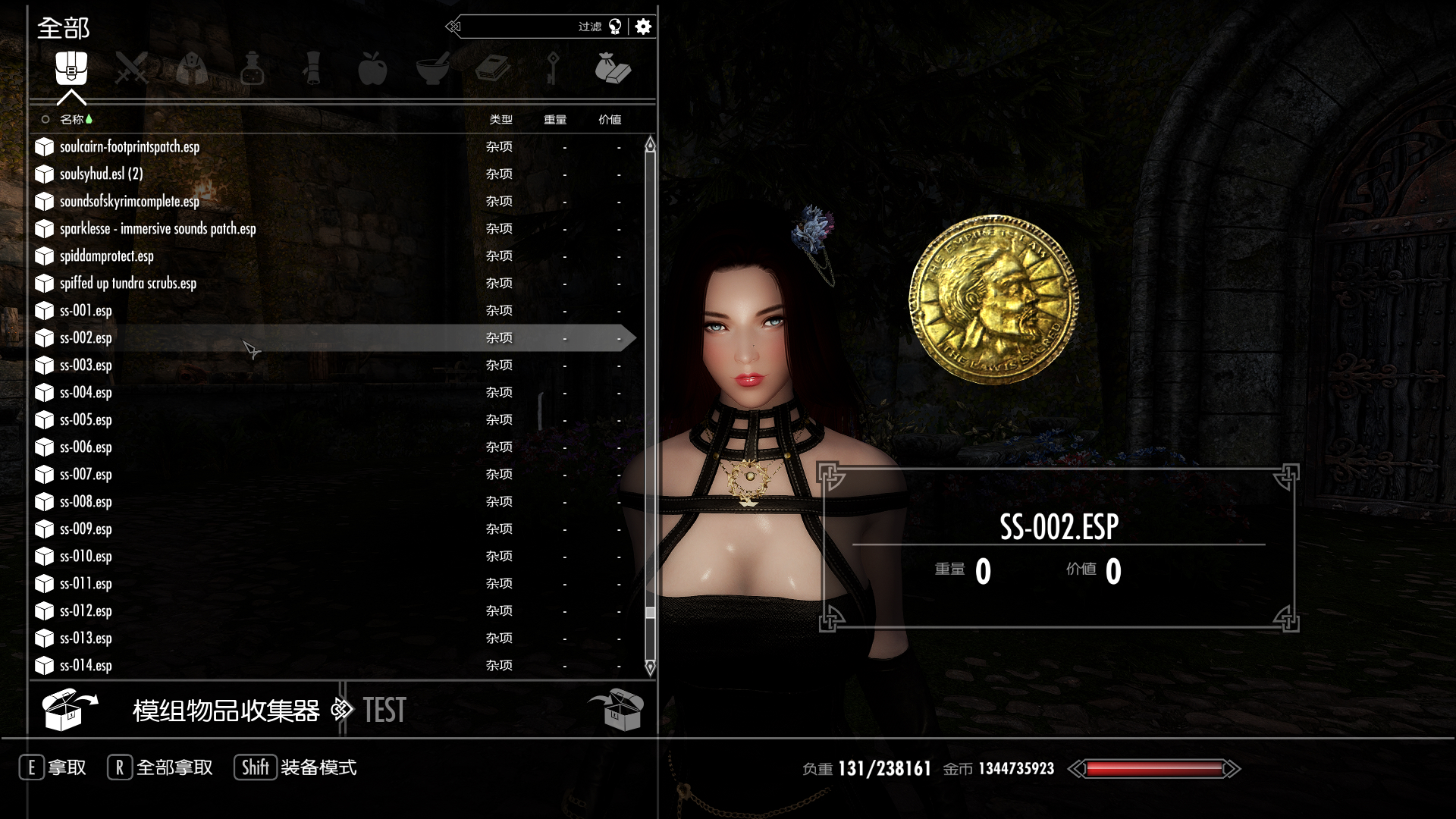Image resolution: width=1456 pixels, height=819 pixels.
Task: Switch to the books category tab
Action: coord(493,69)
